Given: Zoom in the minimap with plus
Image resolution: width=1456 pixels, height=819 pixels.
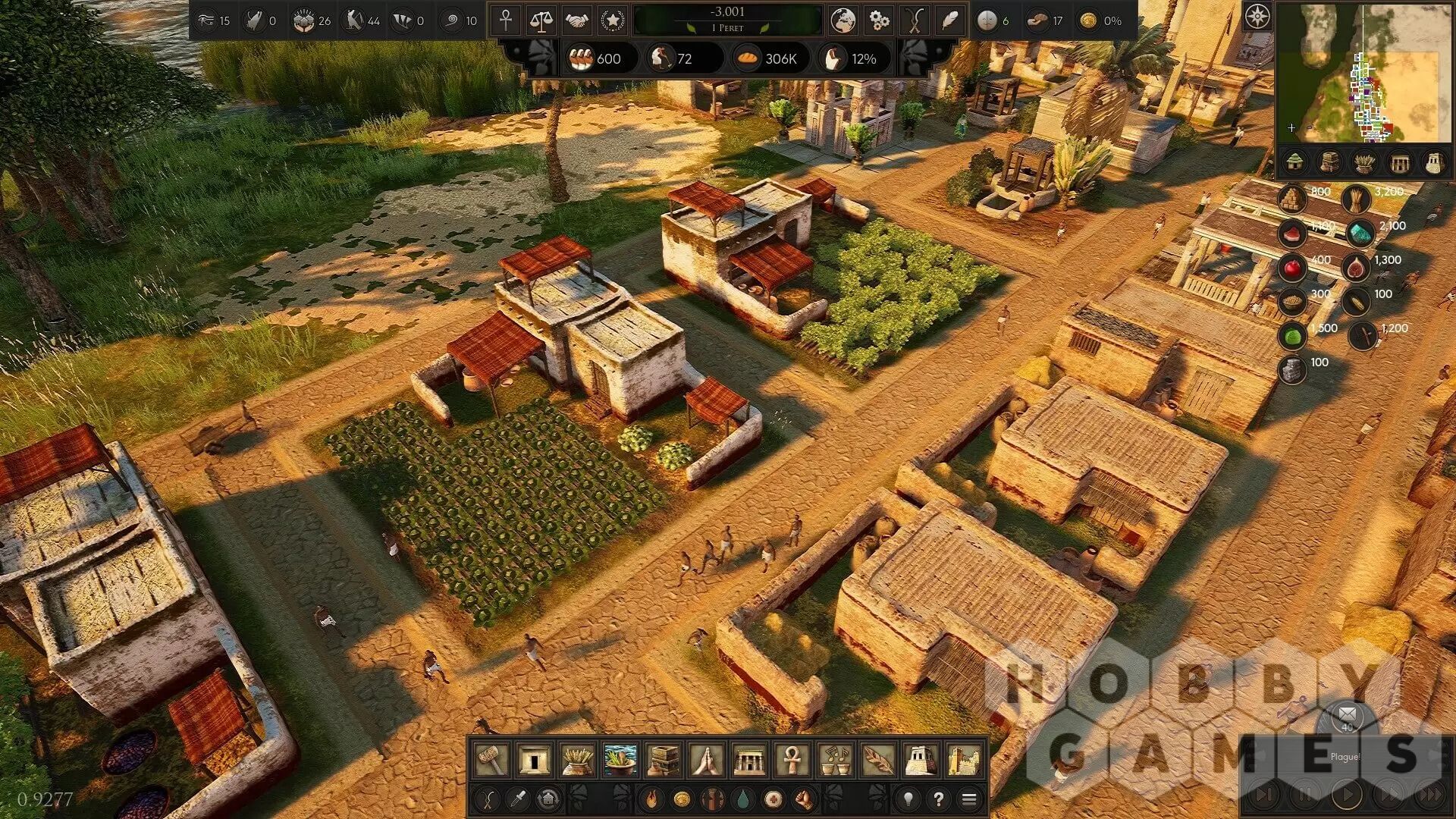Looking at the screenshot, I should pos(1291,127).
